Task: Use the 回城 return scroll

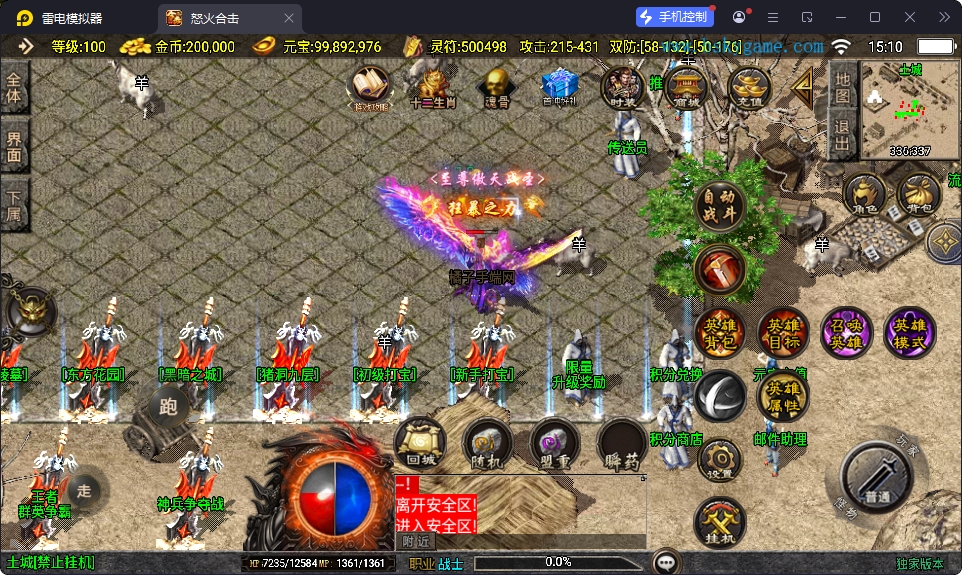Action: 420,443
